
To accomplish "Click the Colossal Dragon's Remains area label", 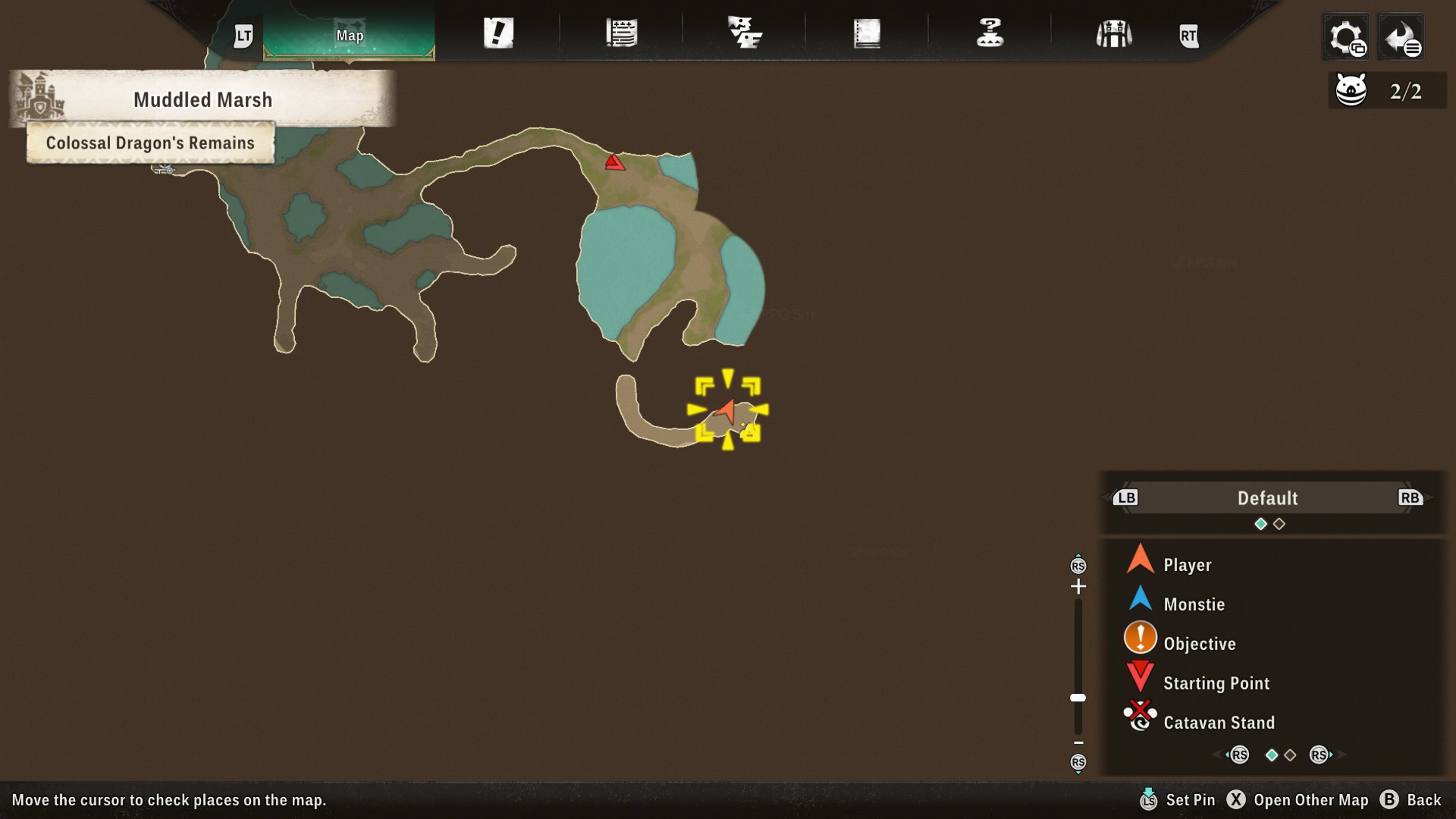I will [x=150, y=143].
